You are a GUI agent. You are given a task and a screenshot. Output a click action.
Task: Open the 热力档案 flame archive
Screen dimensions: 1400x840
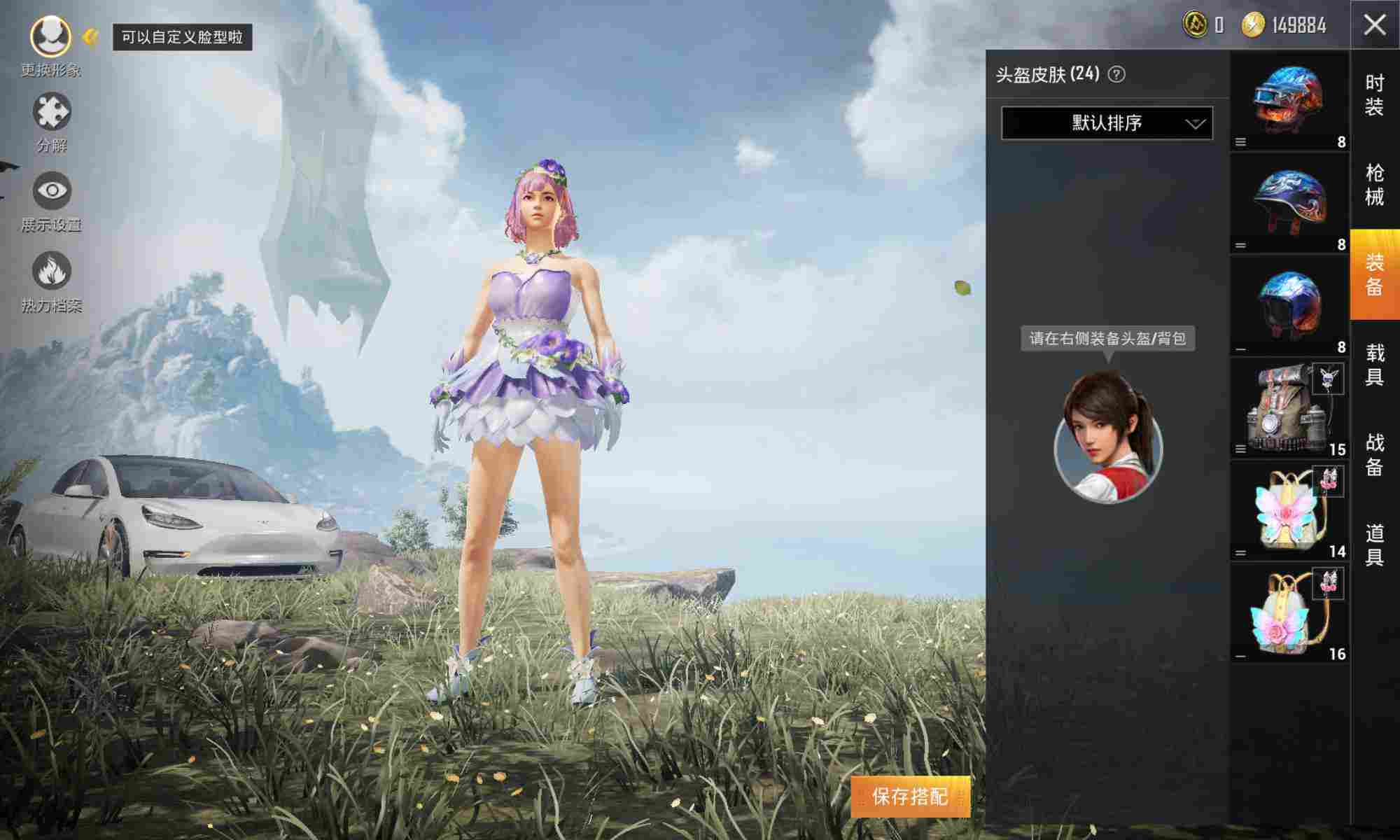[52, 271]
